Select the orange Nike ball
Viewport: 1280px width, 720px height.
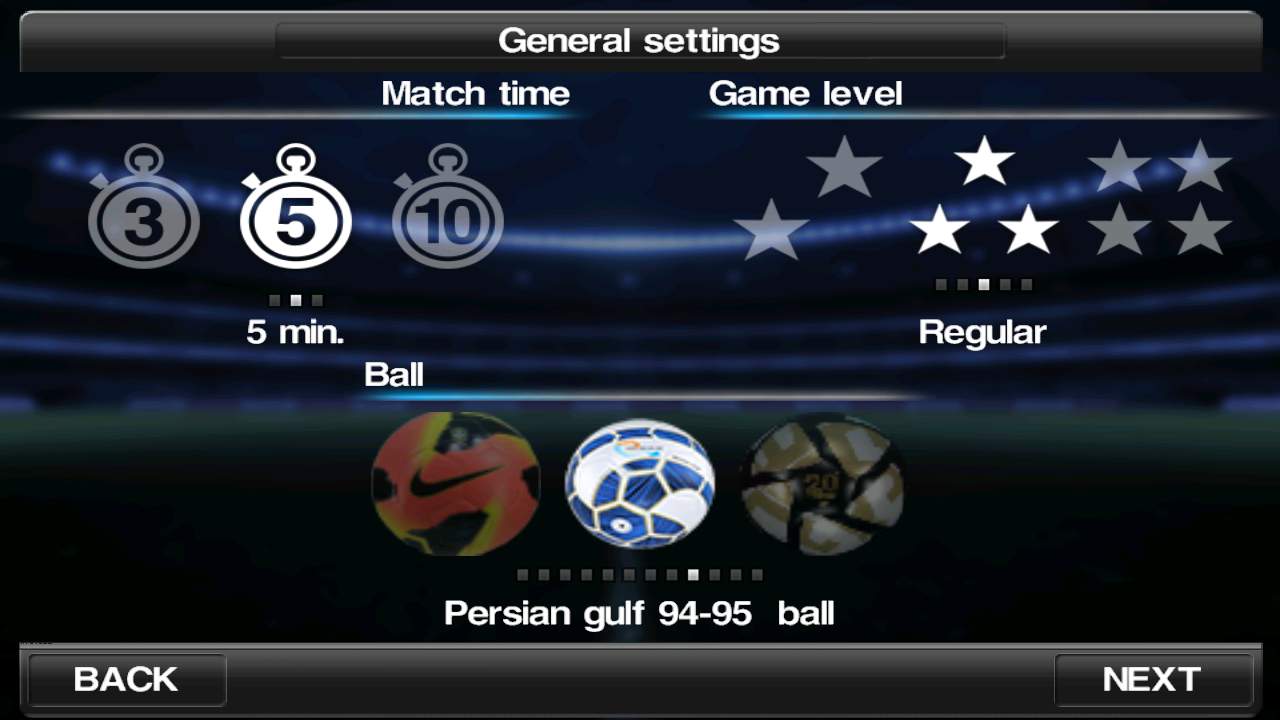(x=455, y=483)
